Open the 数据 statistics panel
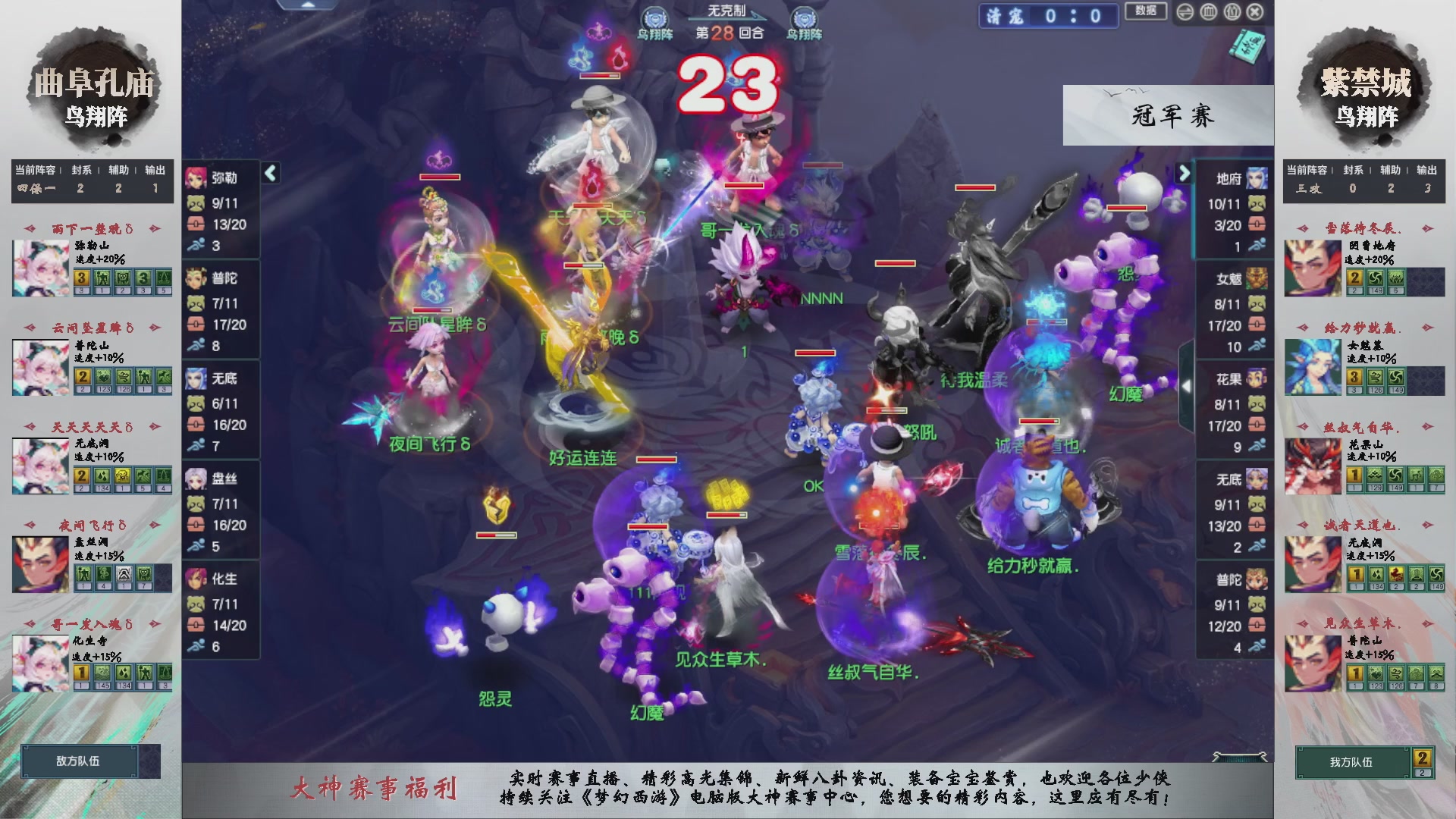This screenshot has height=819, width=1456. coord(1145,11)
